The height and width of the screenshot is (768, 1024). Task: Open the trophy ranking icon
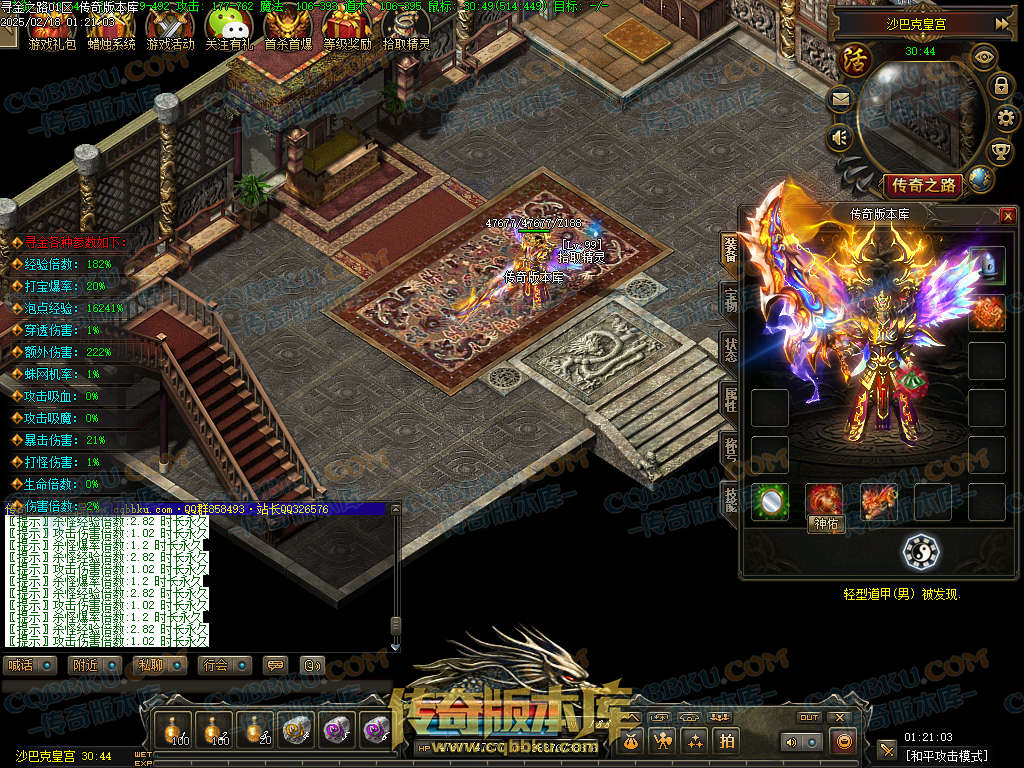point(999,151)
